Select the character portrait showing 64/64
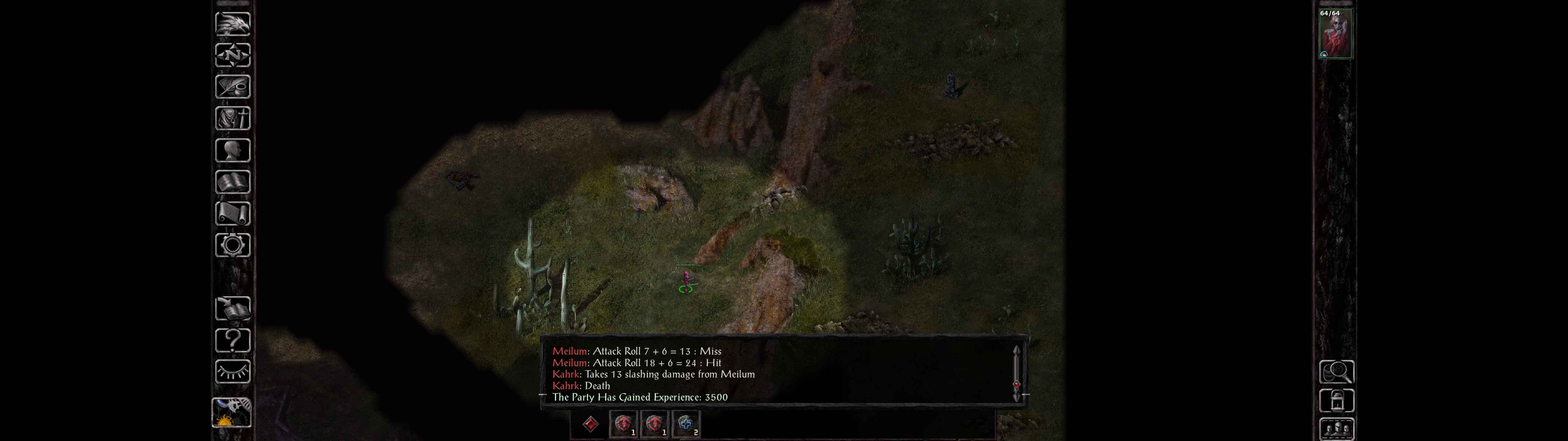 click(1335, 34)
